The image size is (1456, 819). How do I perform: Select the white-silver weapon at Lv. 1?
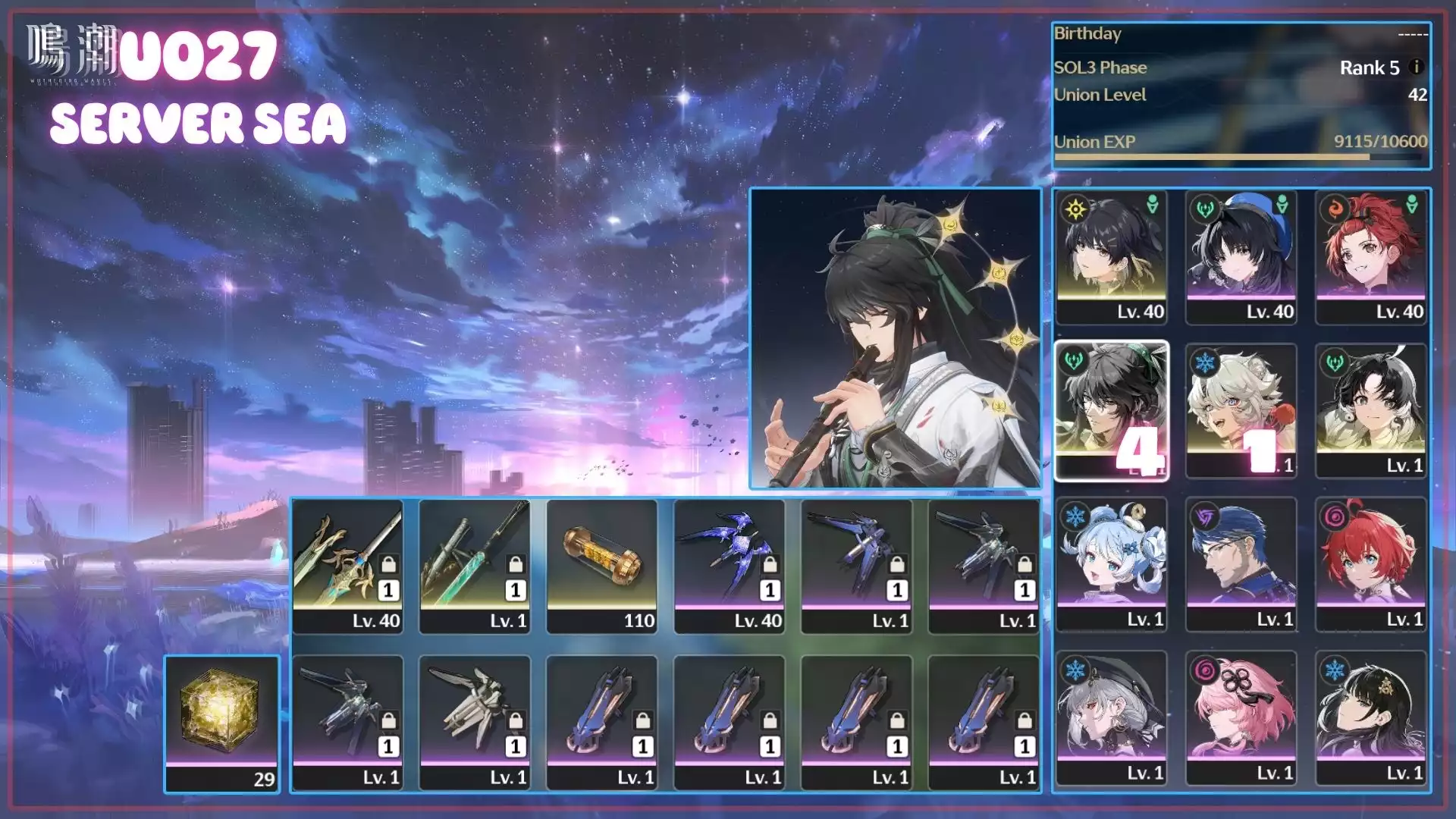(x=475, y=722)
